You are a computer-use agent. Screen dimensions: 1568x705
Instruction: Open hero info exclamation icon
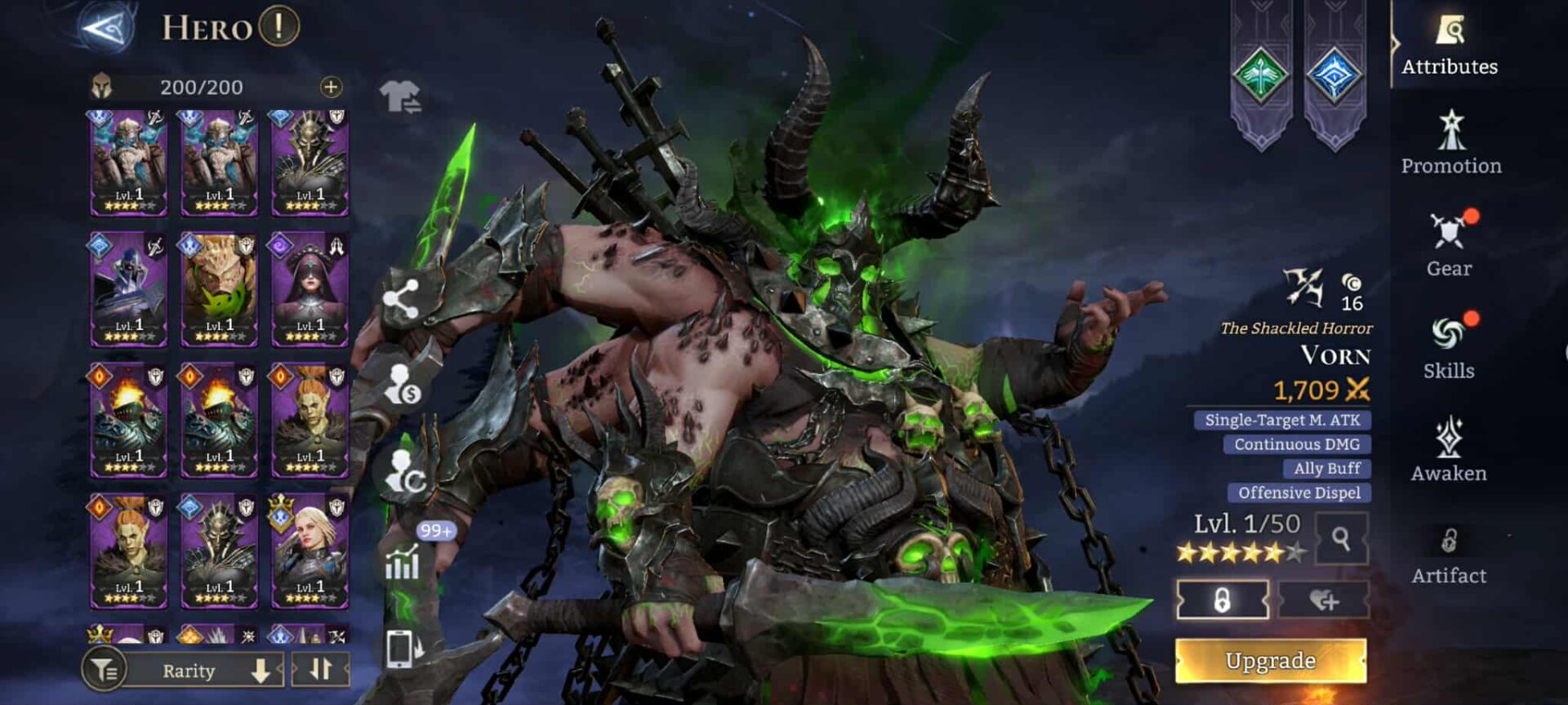(x=278, y=27)
